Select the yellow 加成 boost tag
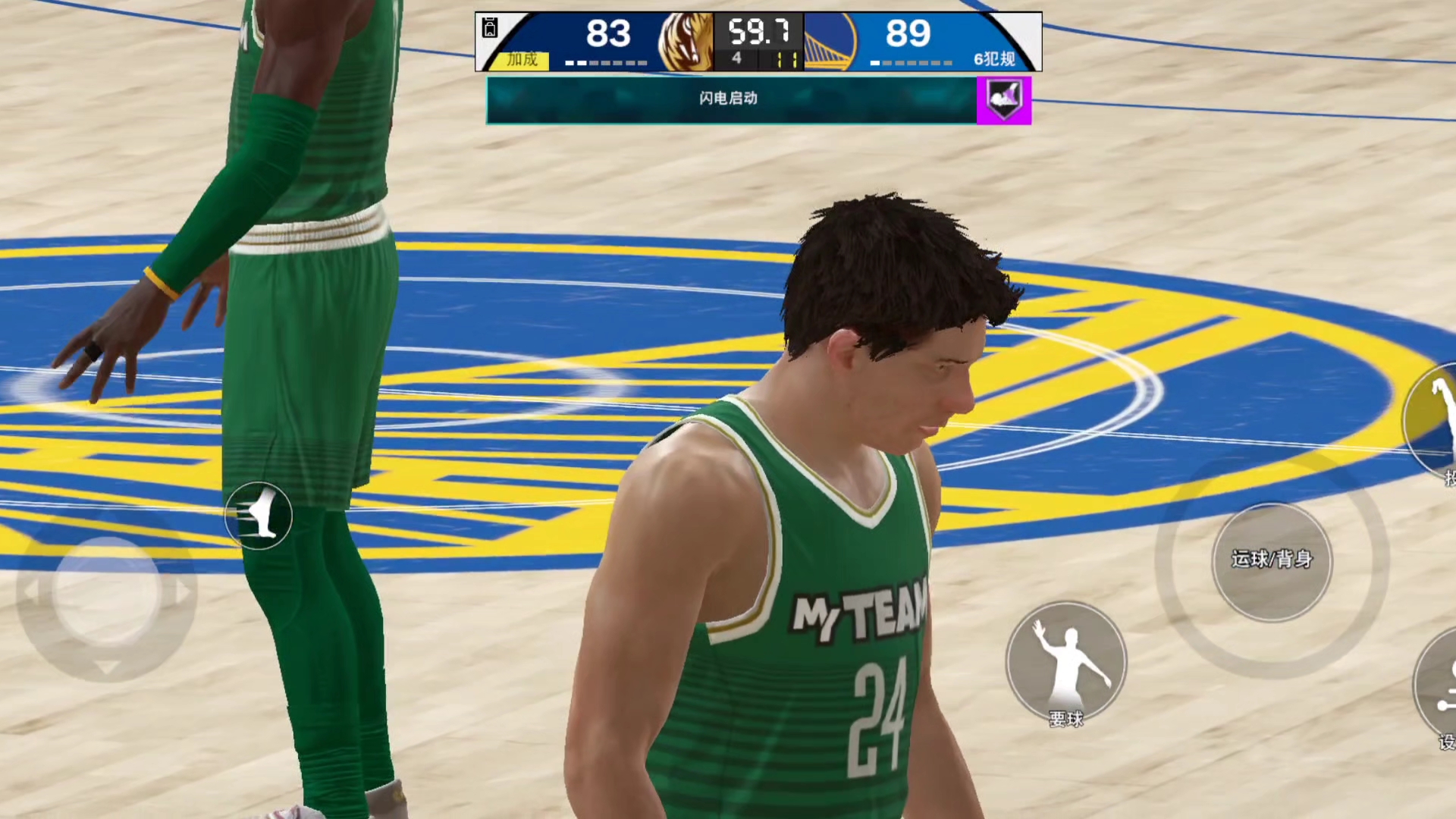Viewport: 1456px width, 819px height. coord(522,59)
